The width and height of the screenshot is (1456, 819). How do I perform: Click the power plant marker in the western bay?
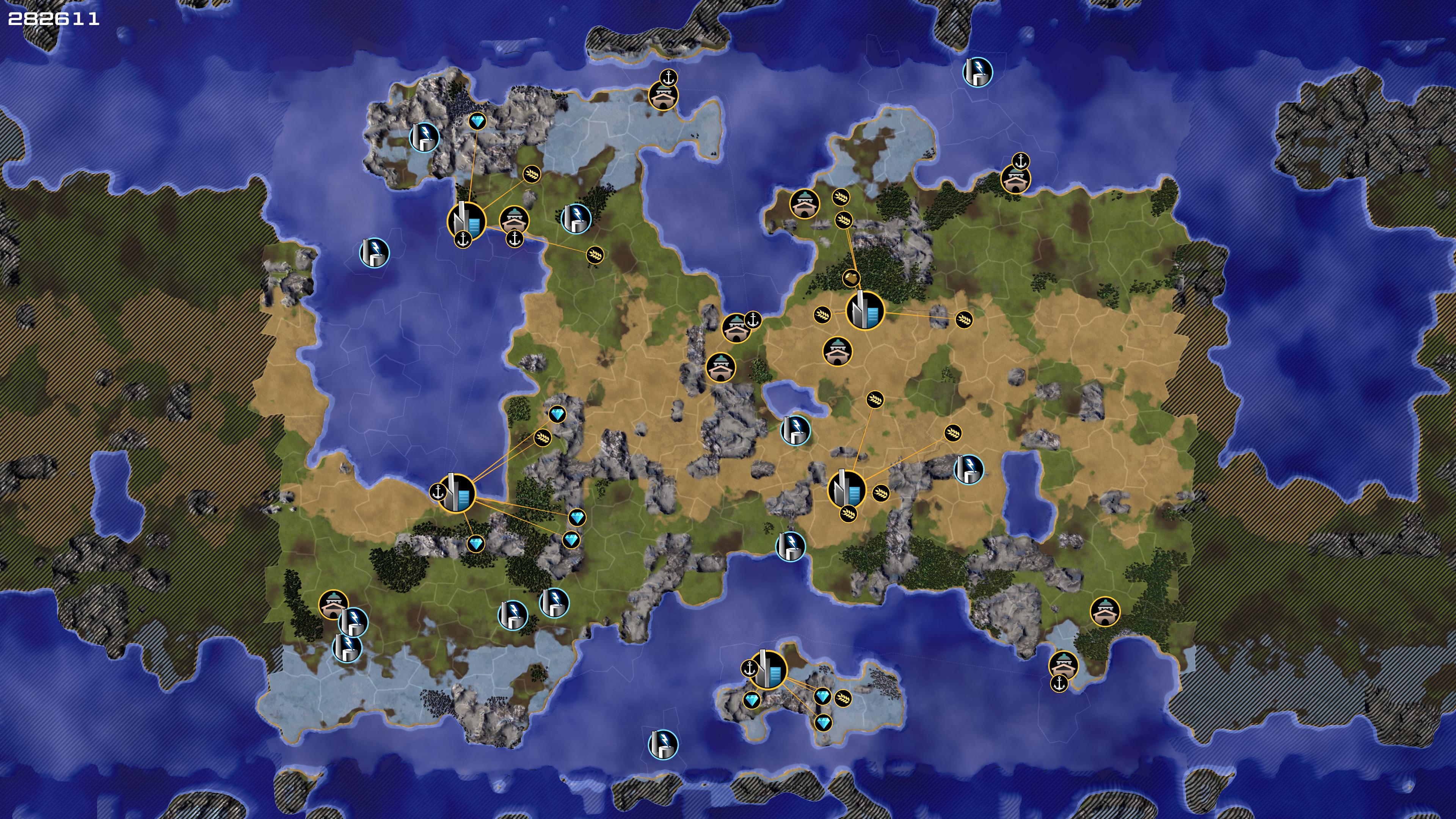click(x=374, y=252)
